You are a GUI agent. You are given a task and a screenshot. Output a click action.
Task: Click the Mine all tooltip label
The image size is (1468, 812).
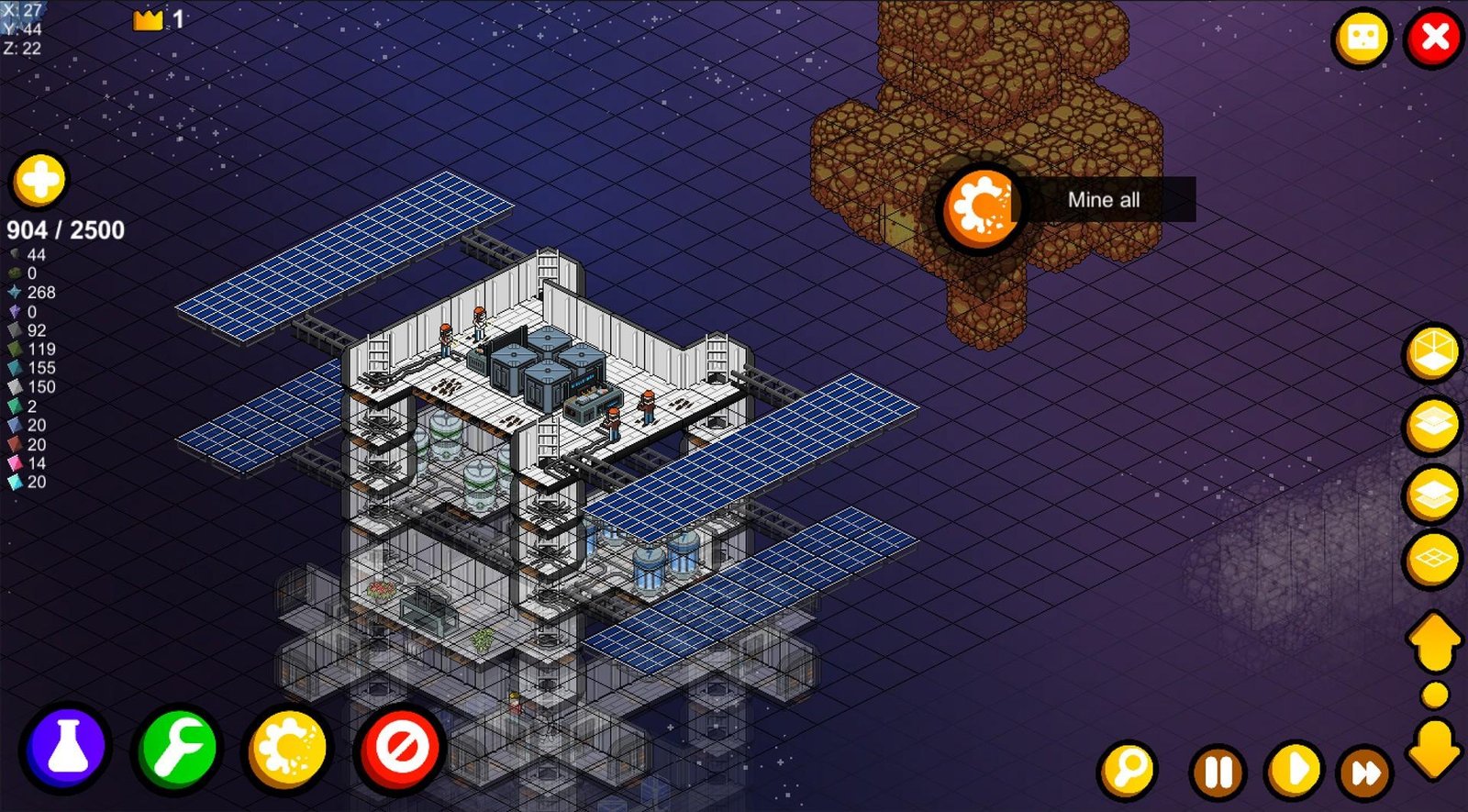click(x=1104, y=200)
